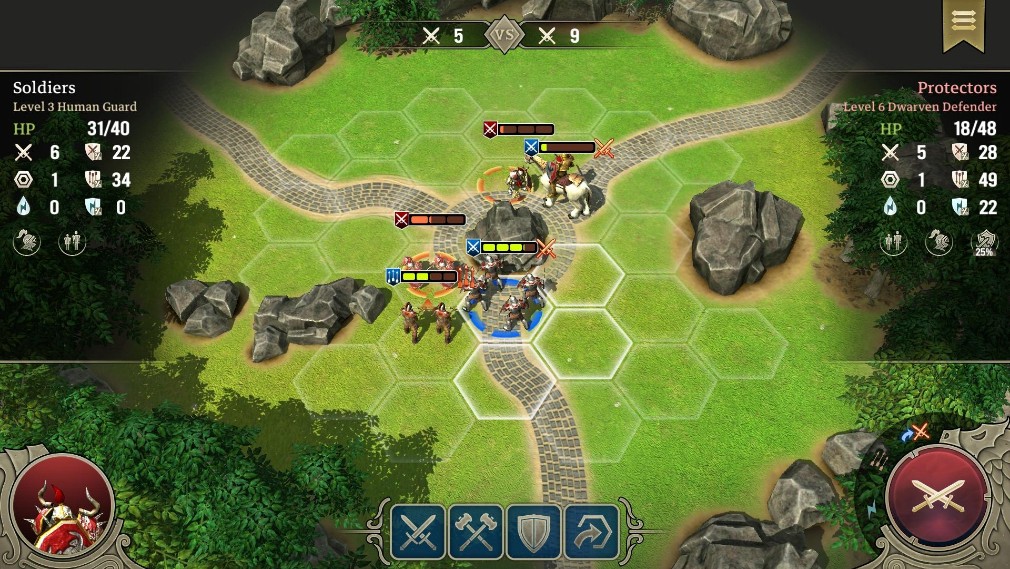Screen dimensions: 1010x569
Task: Click the curved arrow skip-turn action
Action: coord(592,530)
